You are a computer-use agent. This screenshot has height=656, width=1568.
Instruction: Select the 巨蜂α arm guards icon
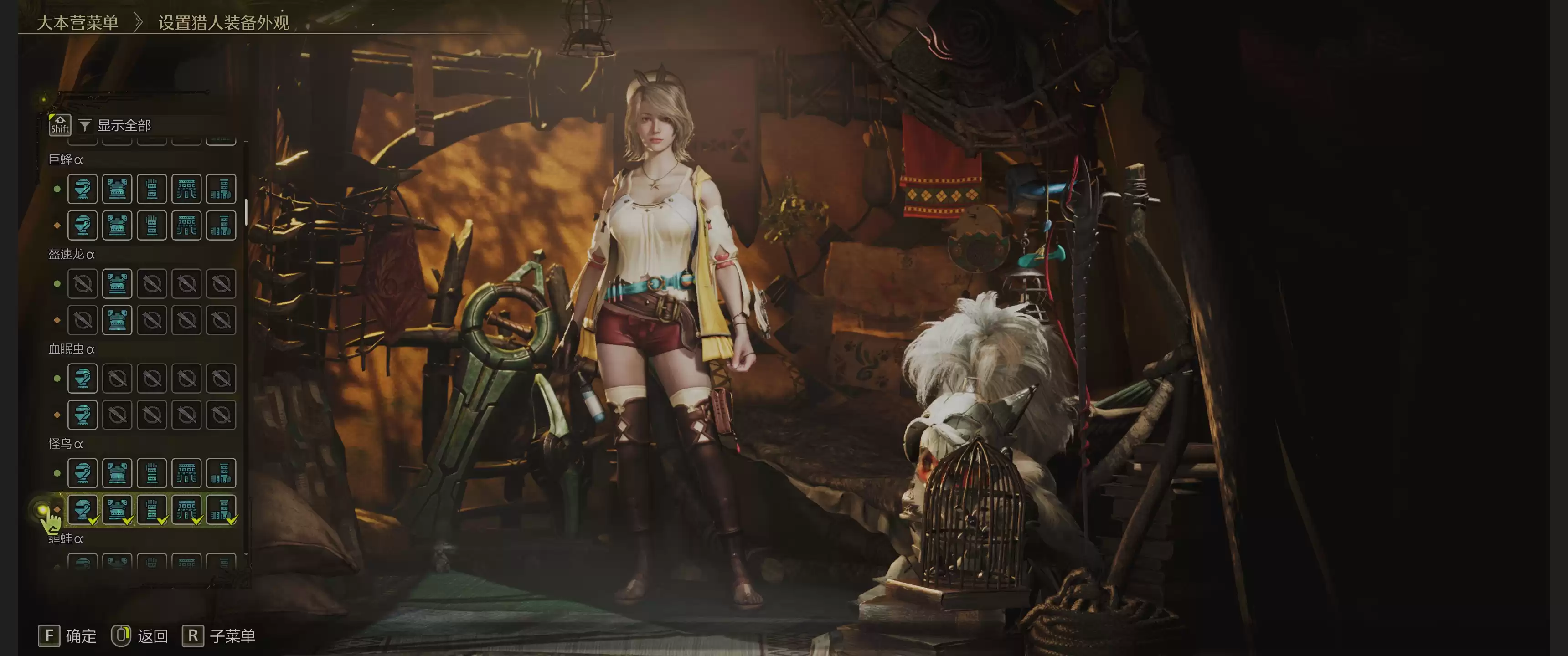[x=152, y=189]
